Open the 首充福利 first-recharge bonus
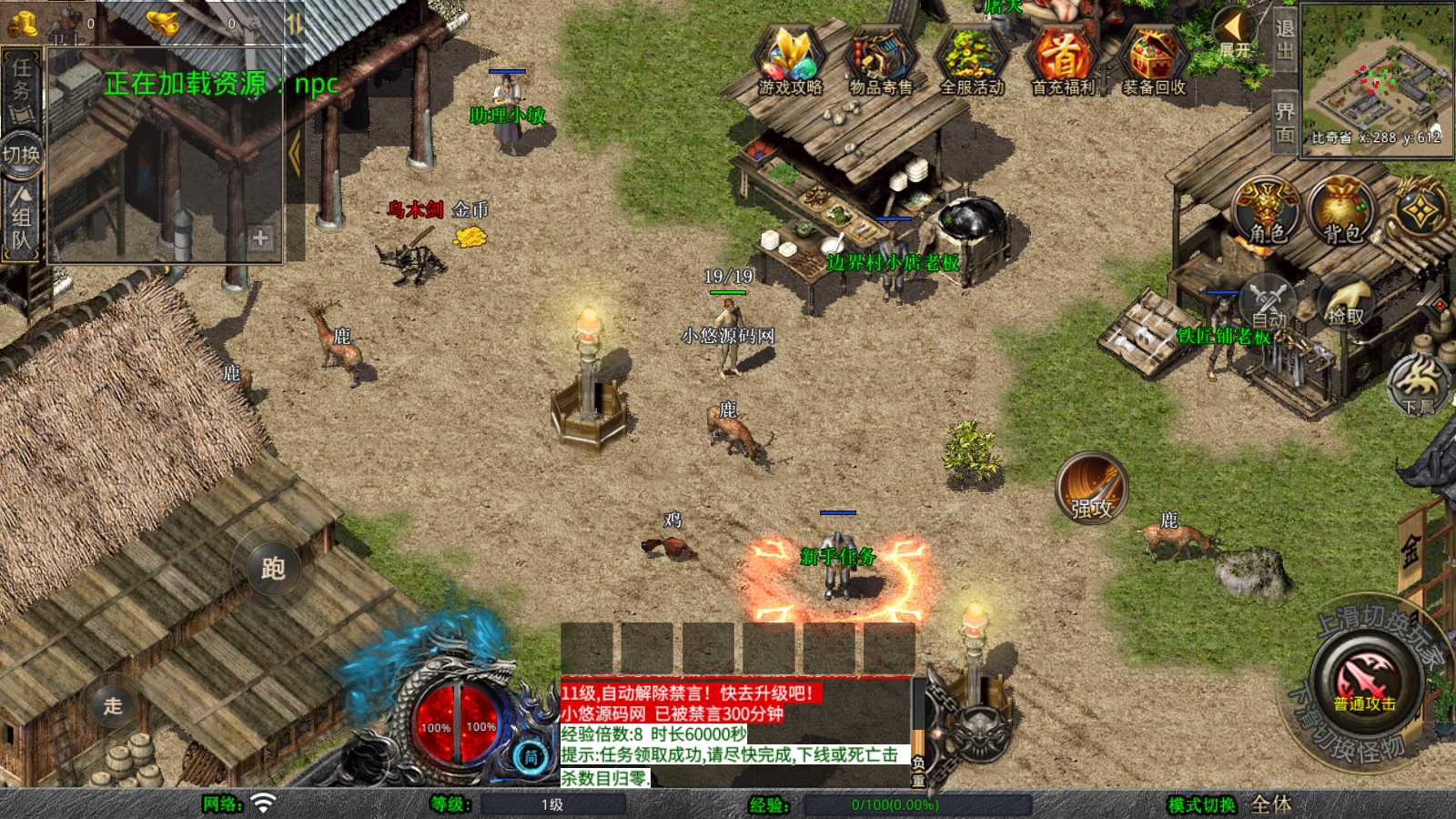 coord(1063,61)
